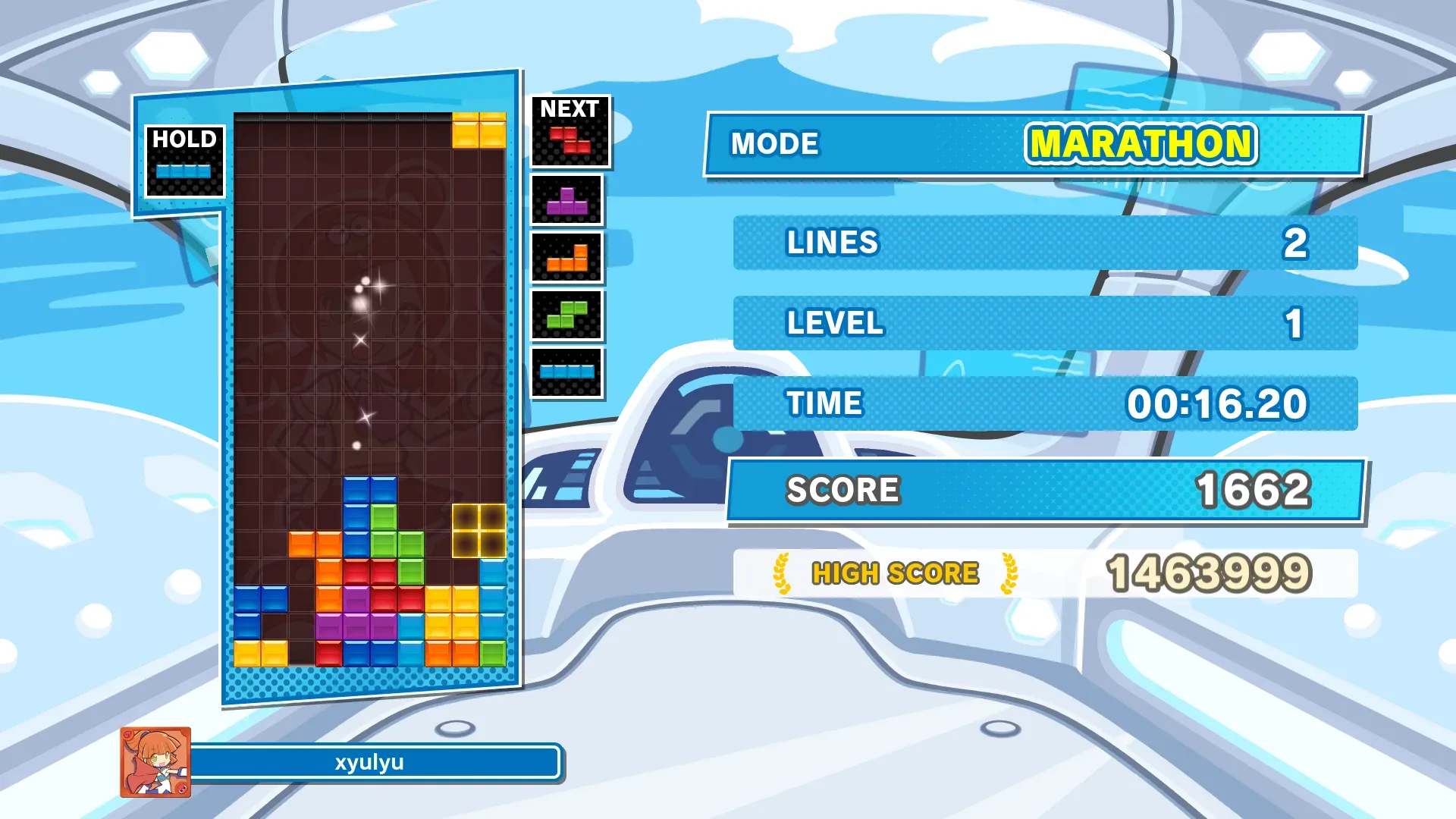Select the purple T piece in the queue
This screenshot has height=819, width=1456.
tap(567, 201)
